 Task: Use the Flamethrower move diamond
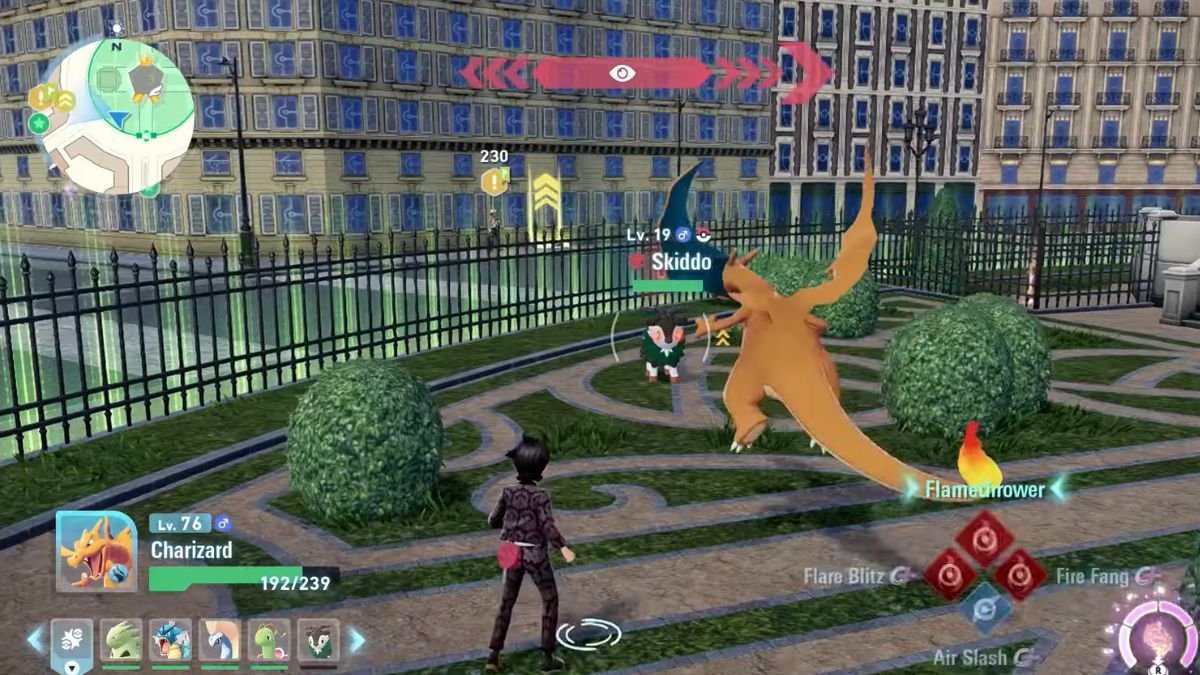click(x=984, y=538)
